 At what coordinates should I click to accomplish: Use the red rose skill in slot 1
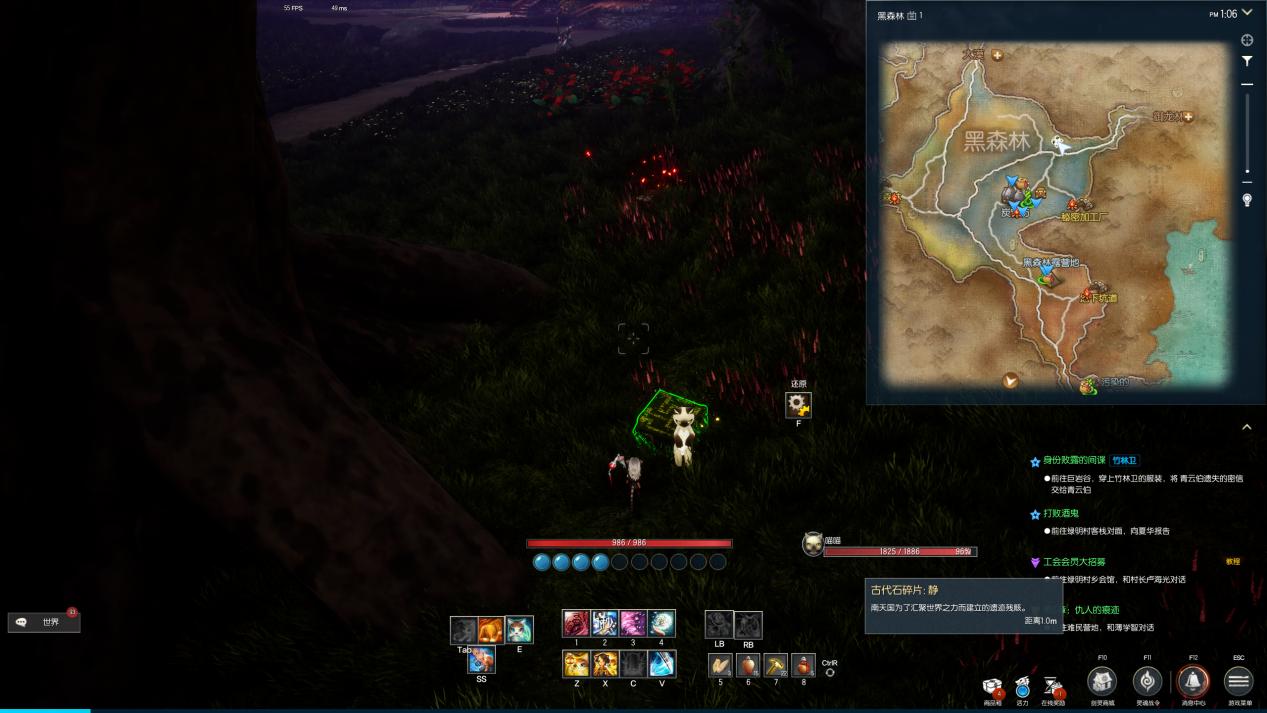click(576, 623)
